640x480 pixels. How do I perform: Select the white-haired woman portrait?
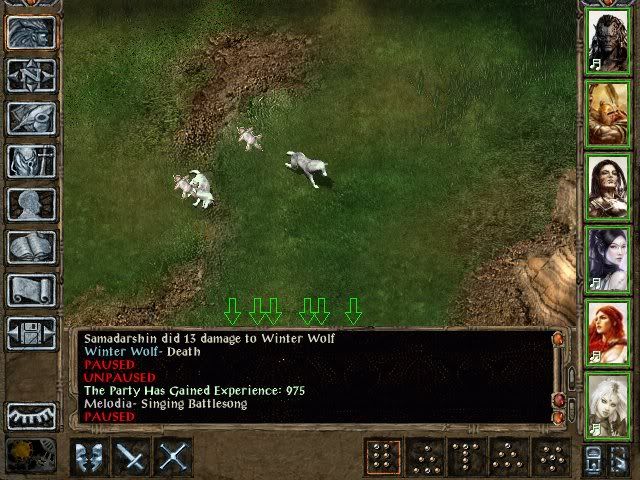point(609,404)
